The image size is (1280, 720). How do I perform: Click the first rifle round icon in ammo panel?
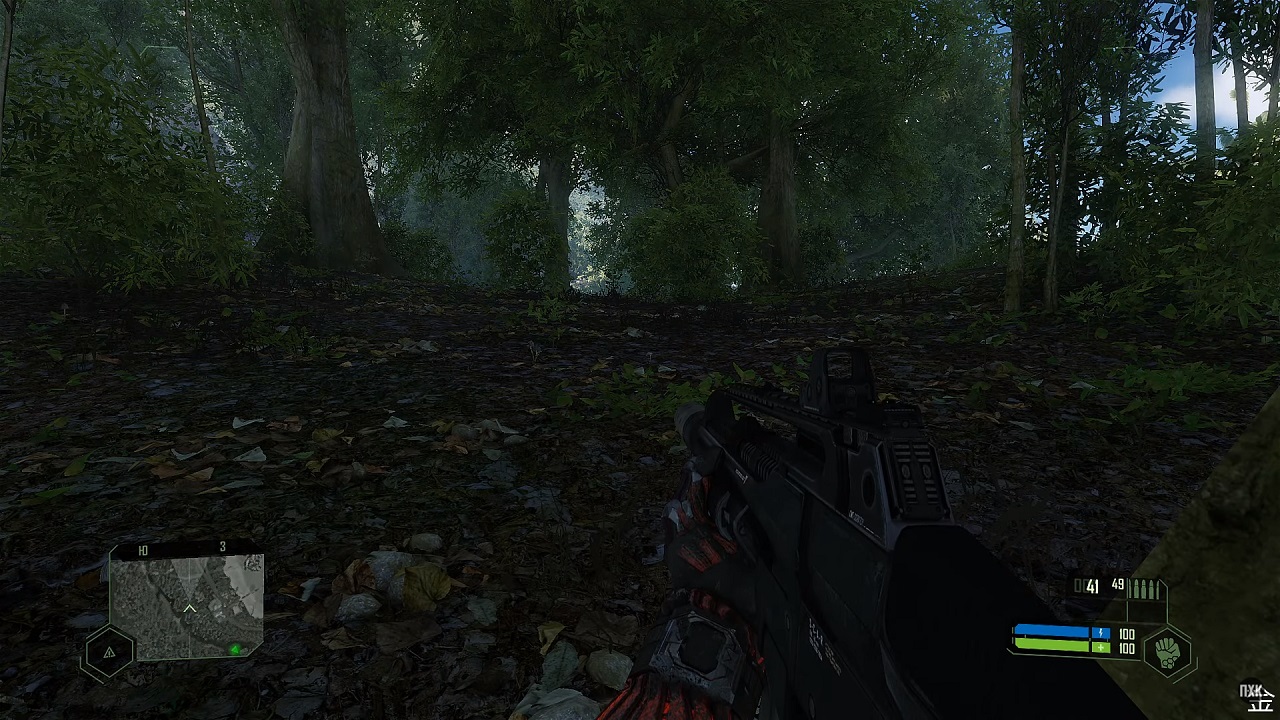[1131, 588]
